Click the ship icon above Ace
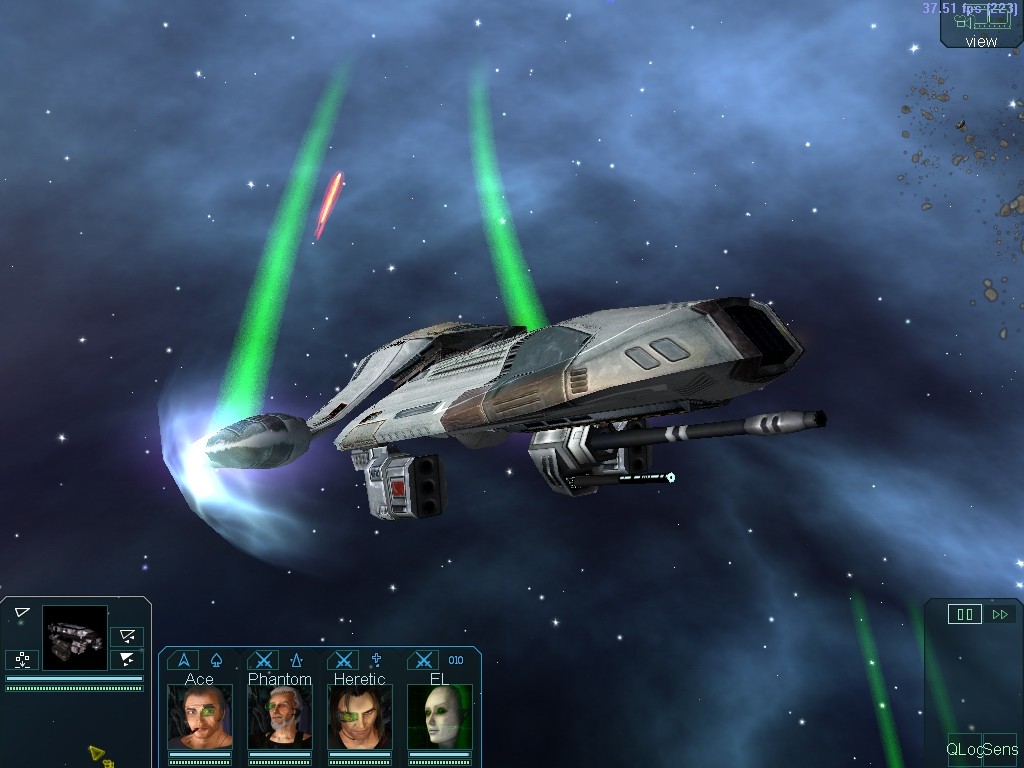The image size is (1024, 768). 182,660
